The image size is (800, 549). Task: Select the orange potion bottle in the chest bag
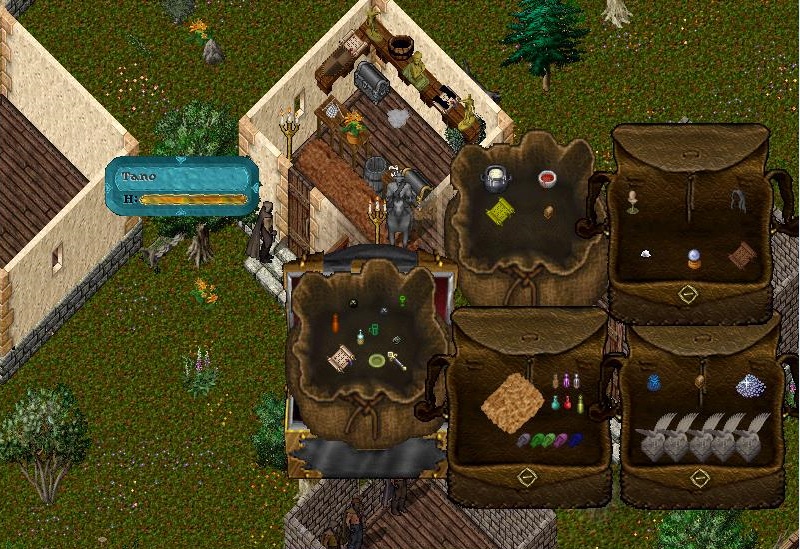point(336,323)
